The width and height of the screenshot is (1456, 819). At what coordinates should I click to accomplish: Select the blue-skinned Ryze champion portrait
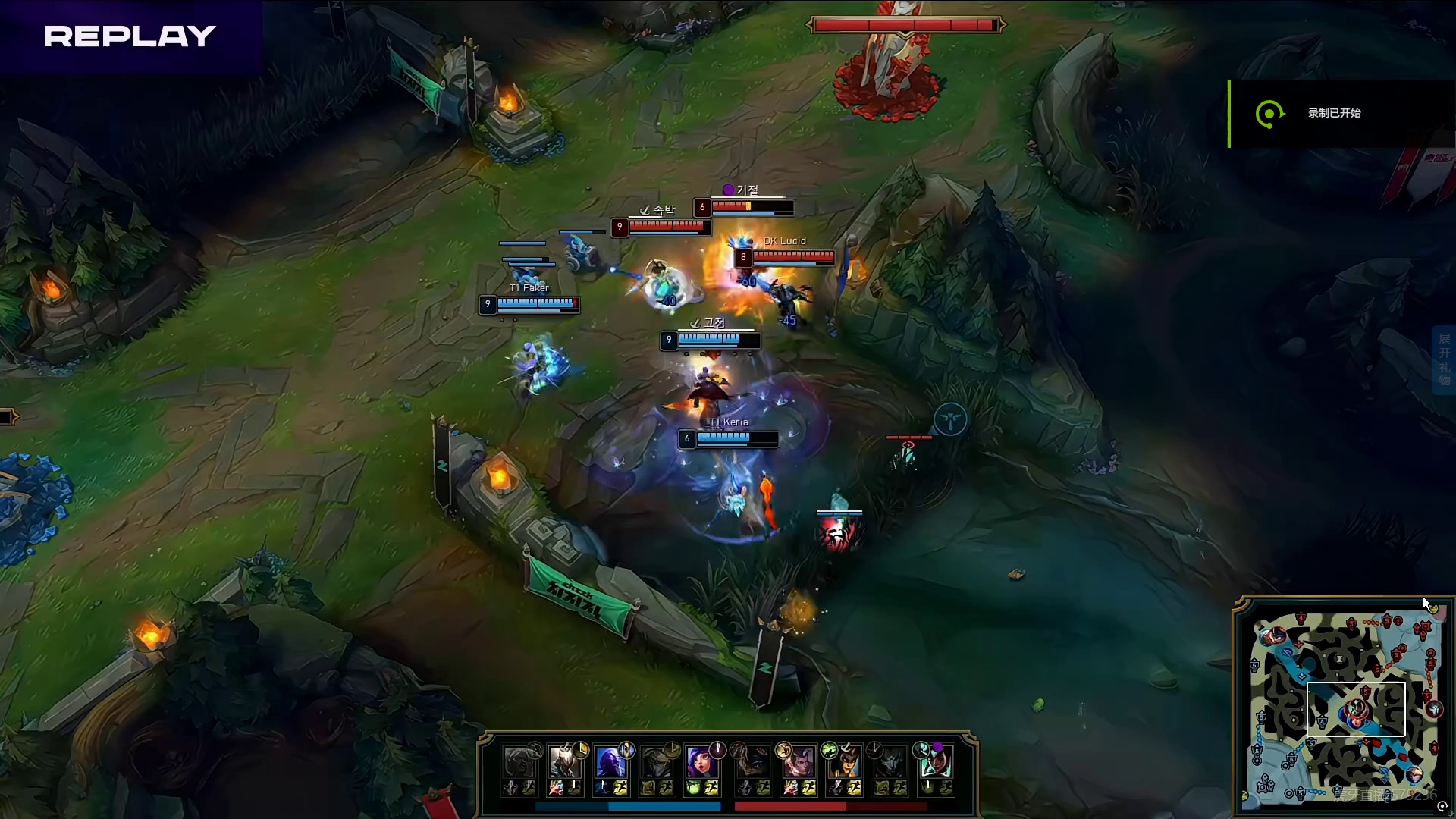pos(610,761)
